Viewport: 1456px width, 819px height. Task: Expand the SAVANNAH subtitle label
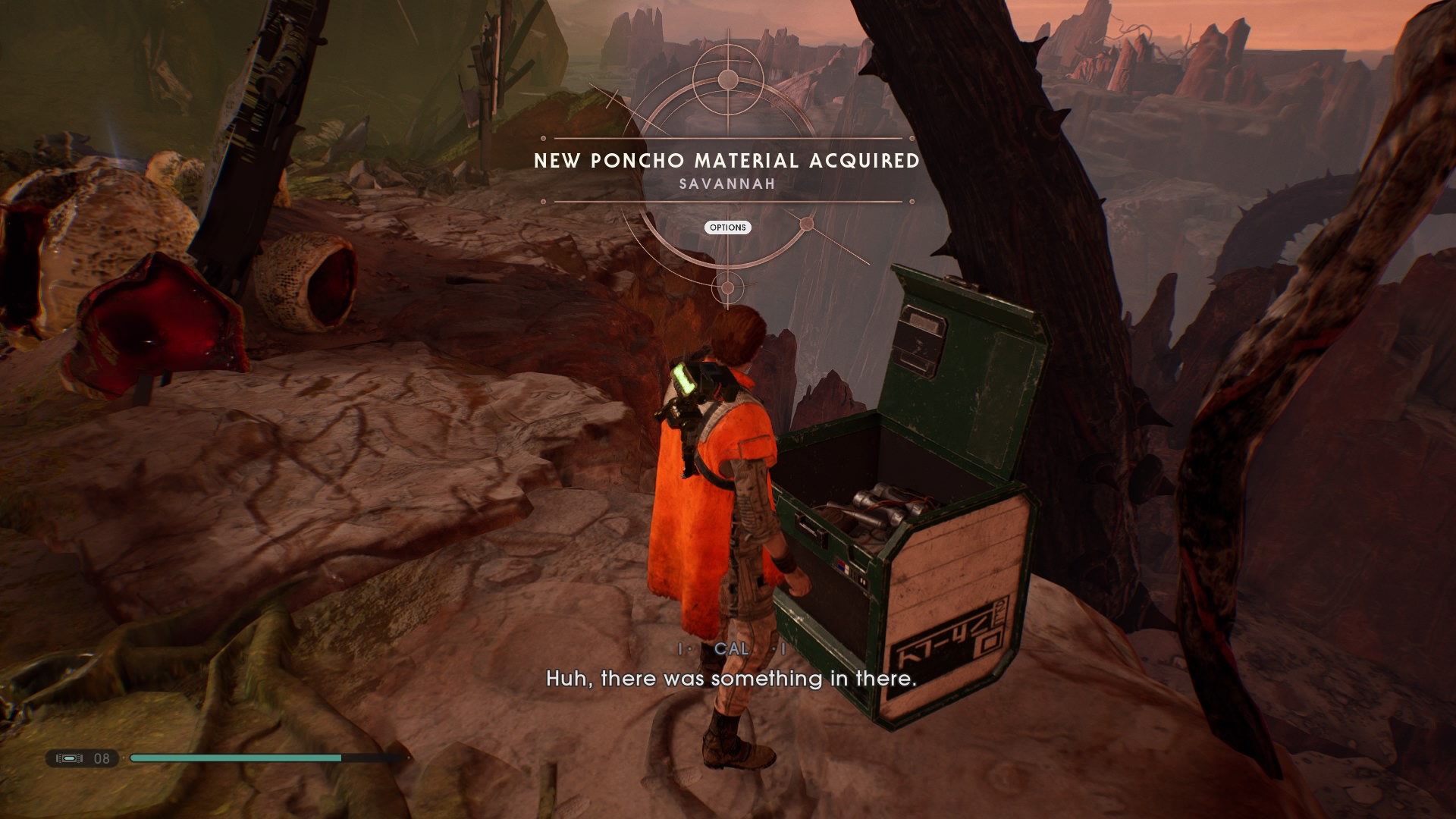(x=726, y=183)
